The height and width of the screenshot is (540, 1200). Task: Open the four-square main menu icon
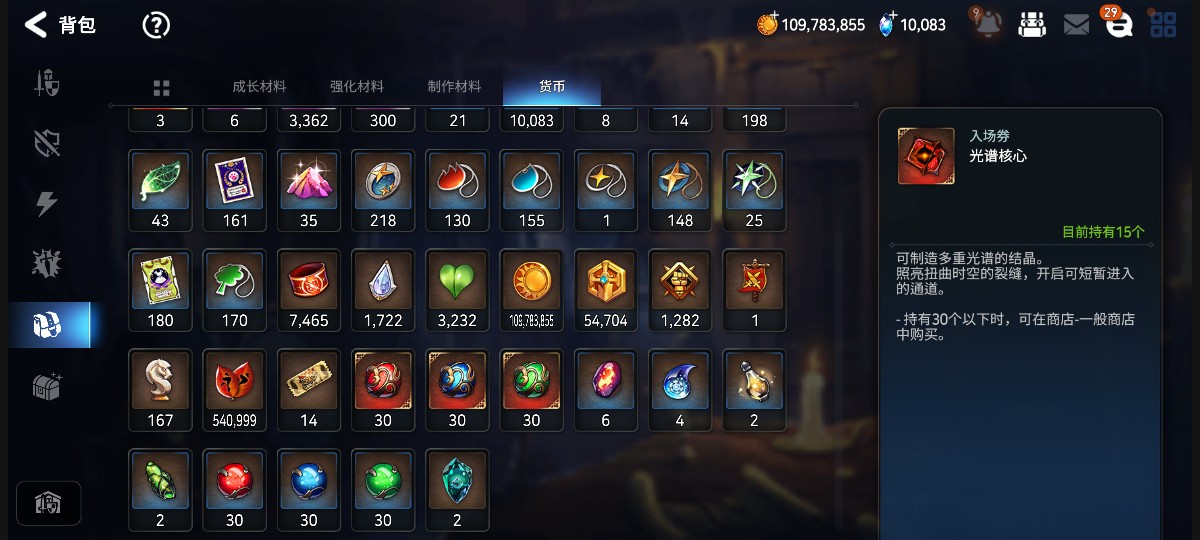pos(1163,25)
